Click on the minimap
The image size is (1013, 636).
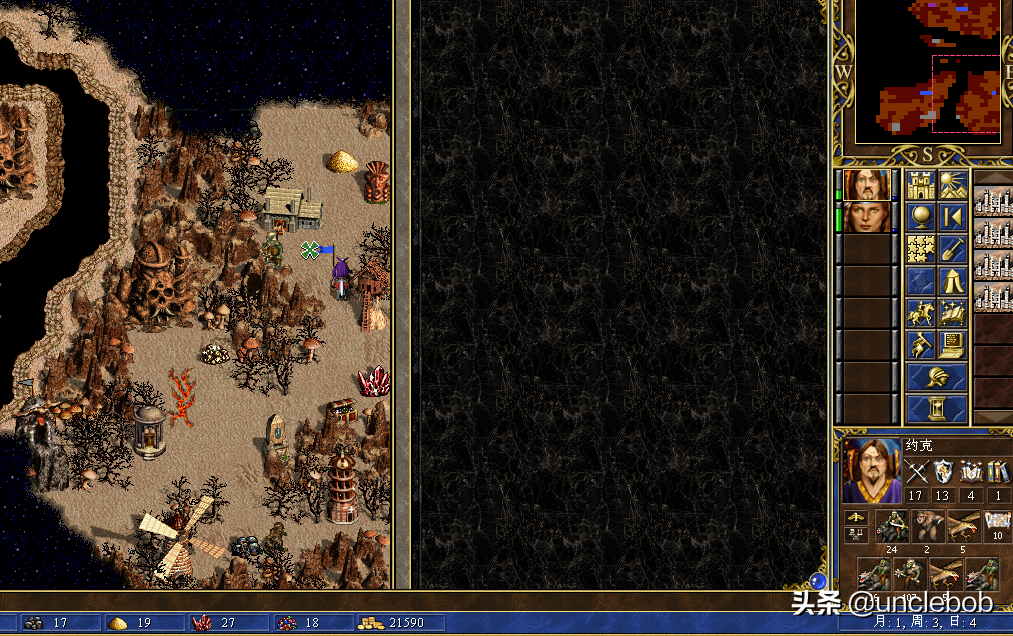(x=927, y=72)
